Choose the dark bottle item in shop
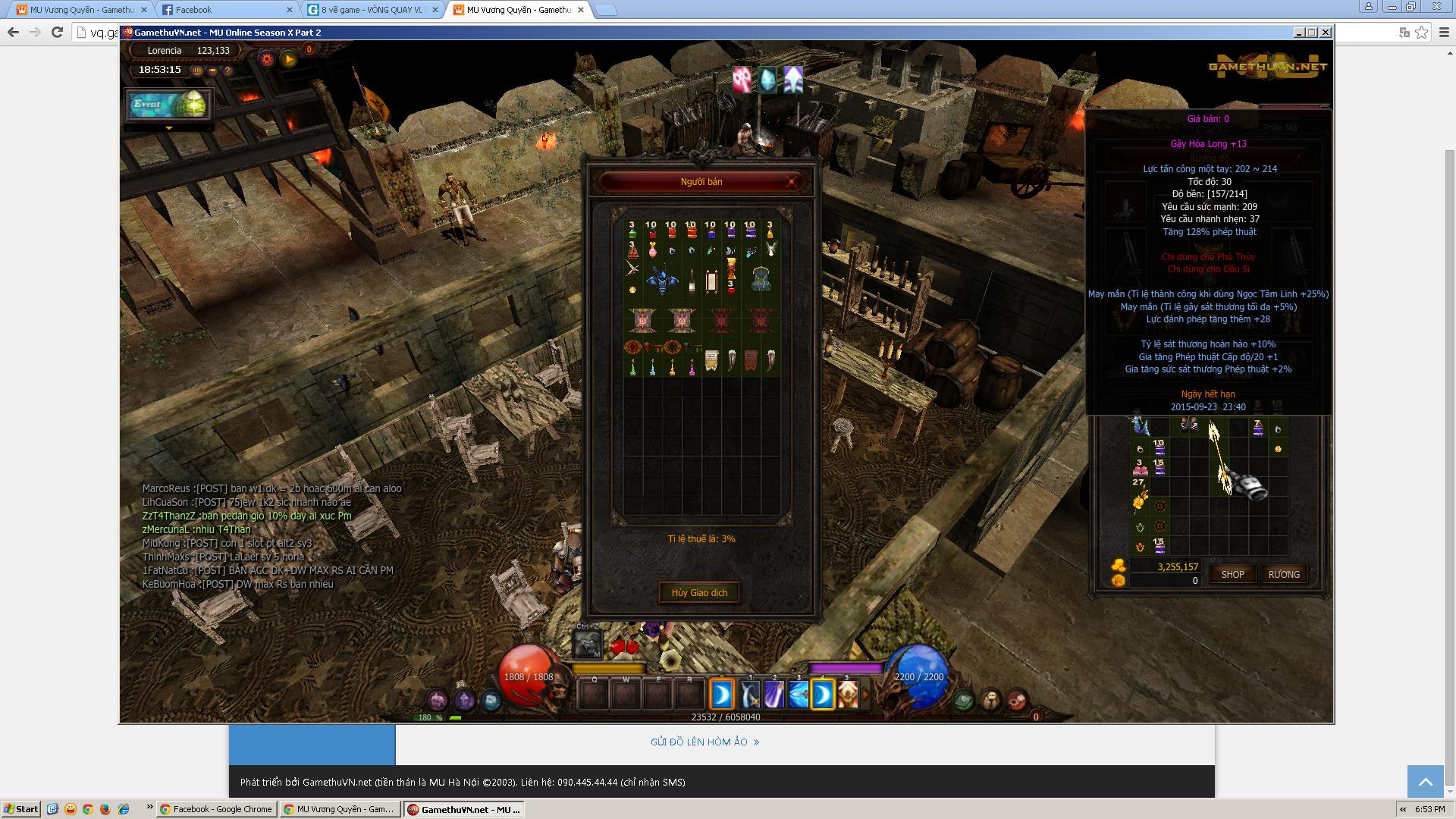This screenshot has width=1456, height=819. click(x=692, y=282)
